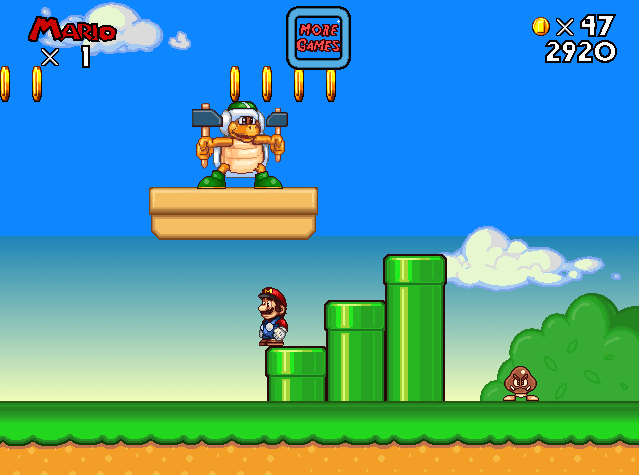The image size is (639, 475).
Task: Open the More Games button
Action: pyautogui.click(x=318, y=38)
